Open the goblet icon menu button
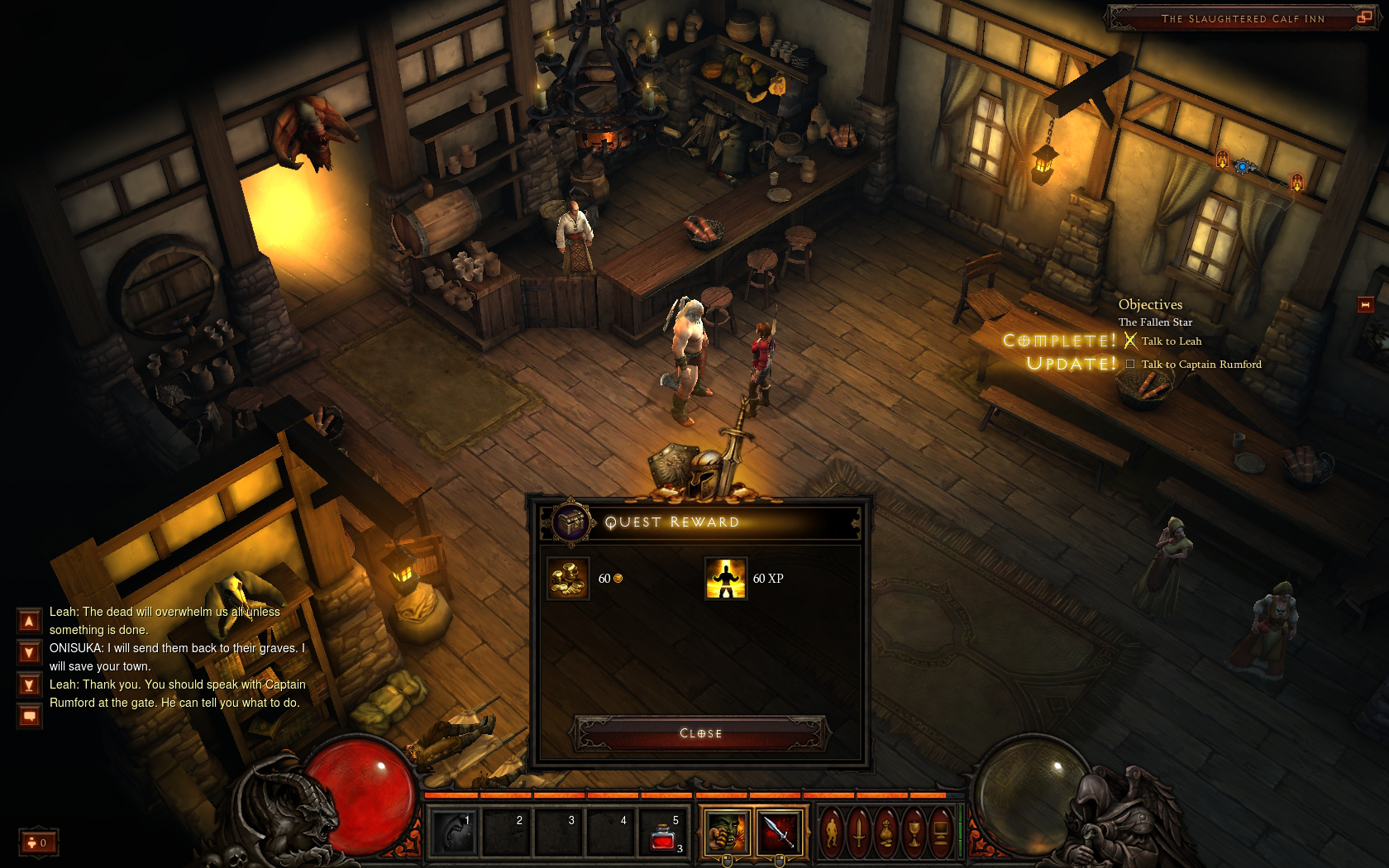Screen dimensions: 1389x868 coord(914,831)
